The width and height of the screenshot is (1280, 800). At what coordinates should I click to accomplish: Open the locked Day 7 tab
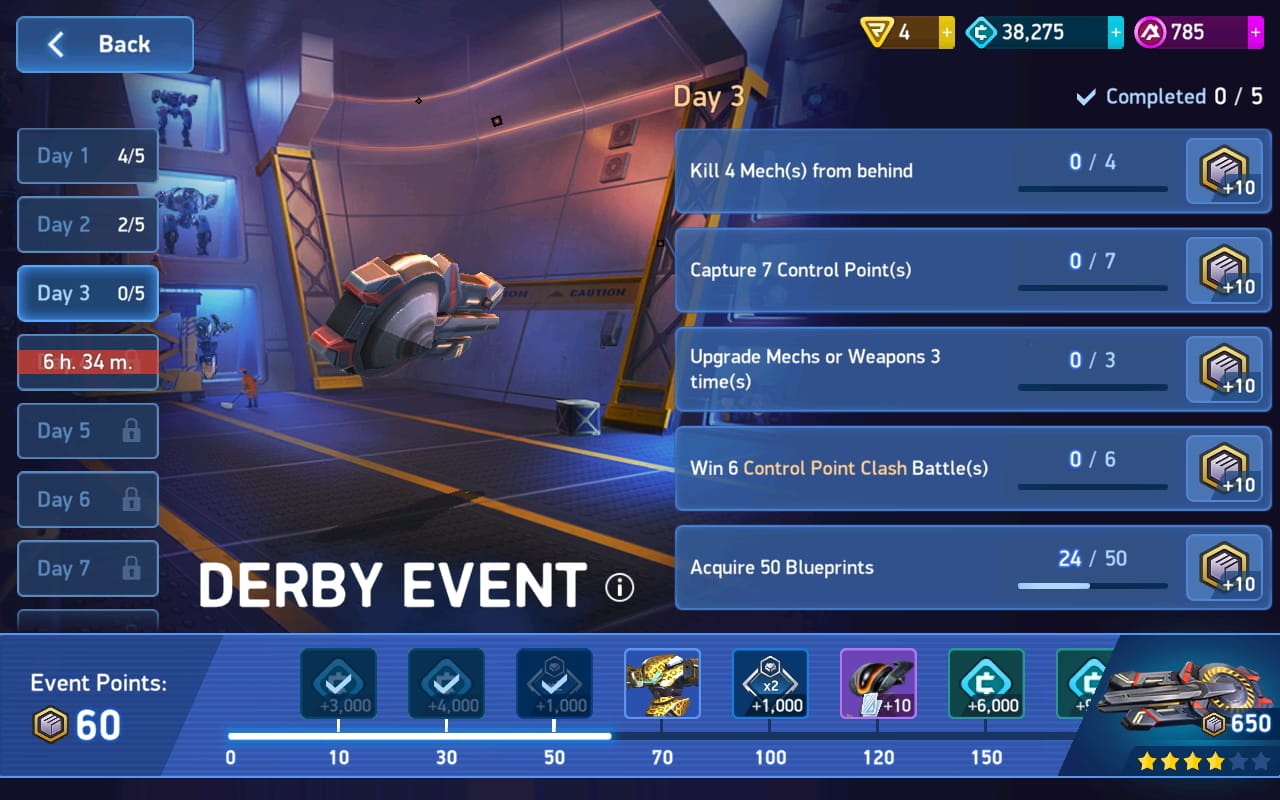(88, 569)
